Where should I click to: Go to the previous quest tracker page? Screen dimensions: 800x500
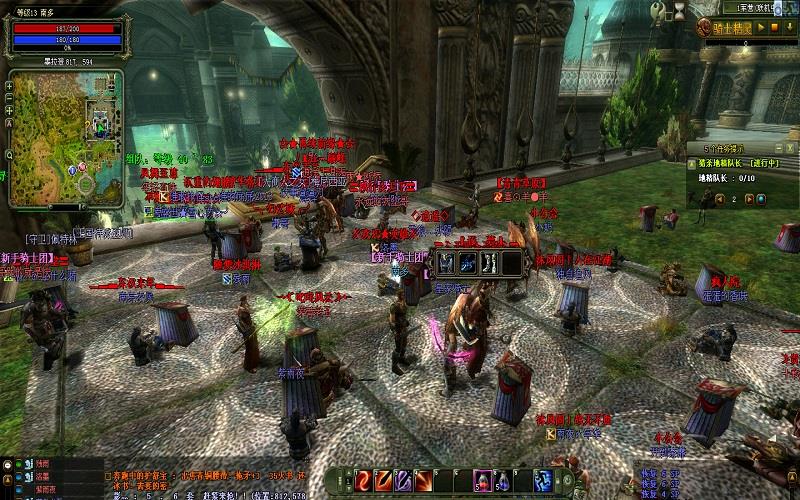tap(719, 198)
